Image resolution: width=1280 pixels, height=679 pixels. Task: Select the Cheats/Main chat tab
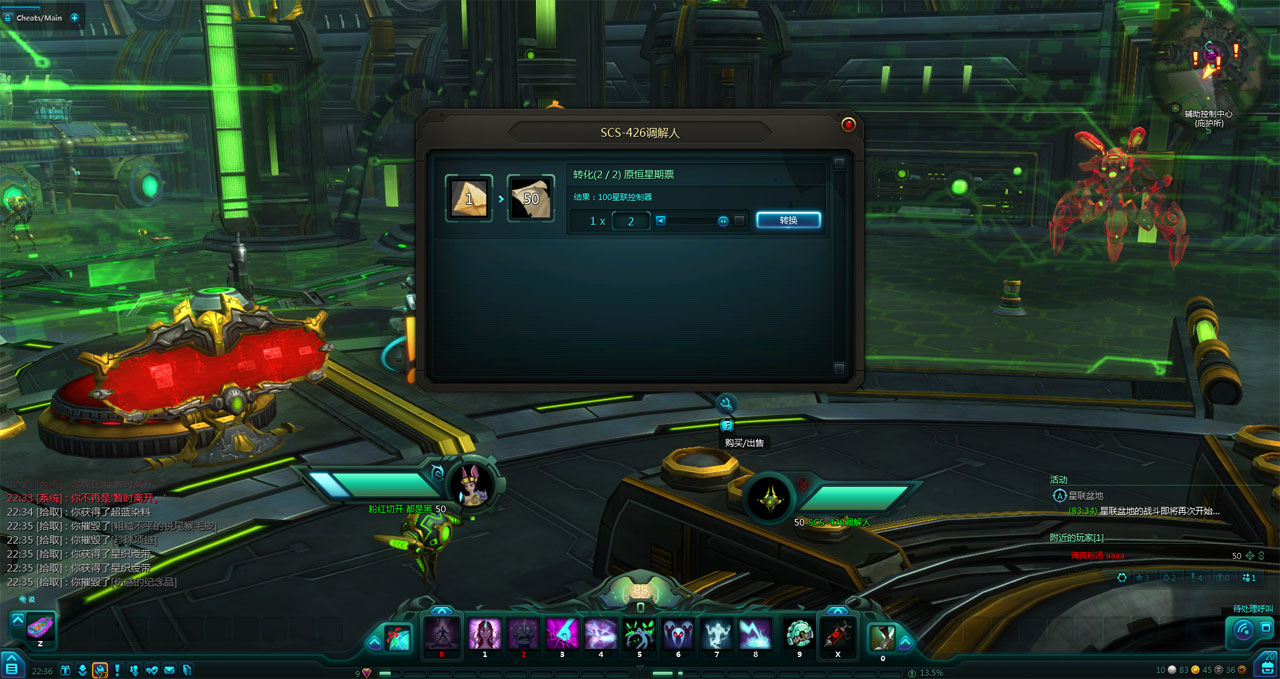[38, 17]
